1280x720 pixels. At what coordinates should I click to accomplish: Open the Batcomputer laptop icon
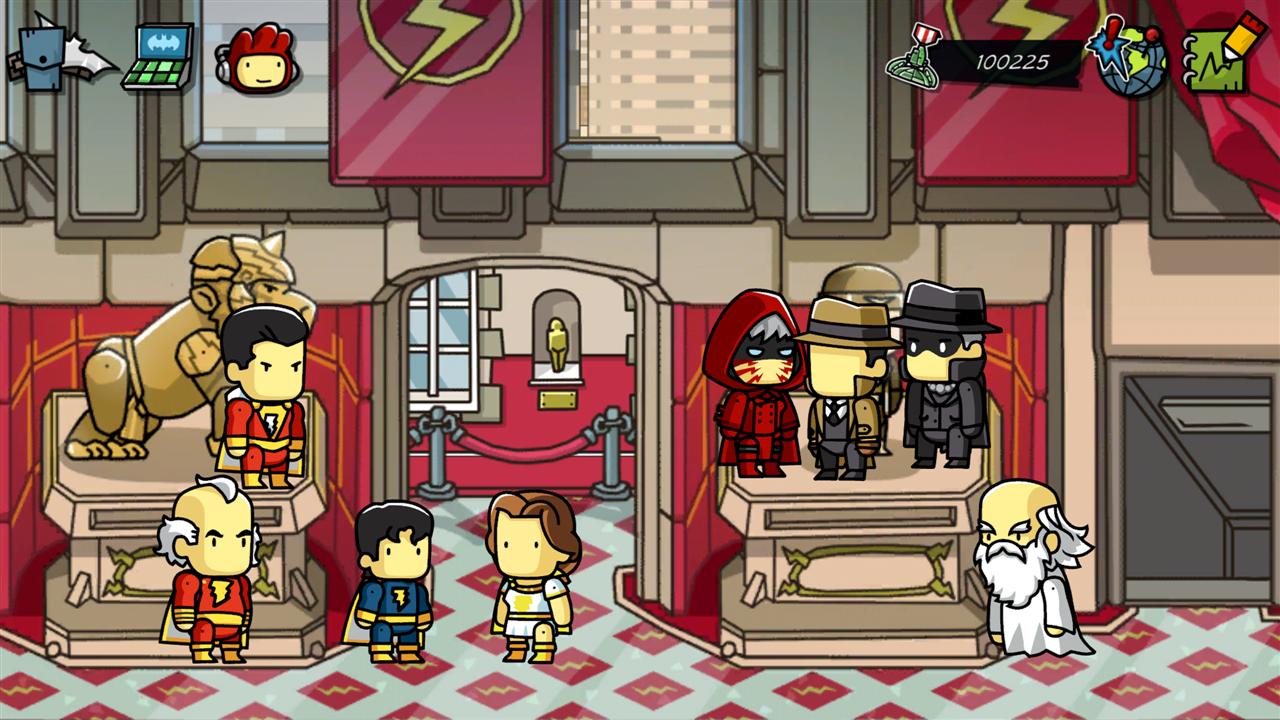(160, 58)
